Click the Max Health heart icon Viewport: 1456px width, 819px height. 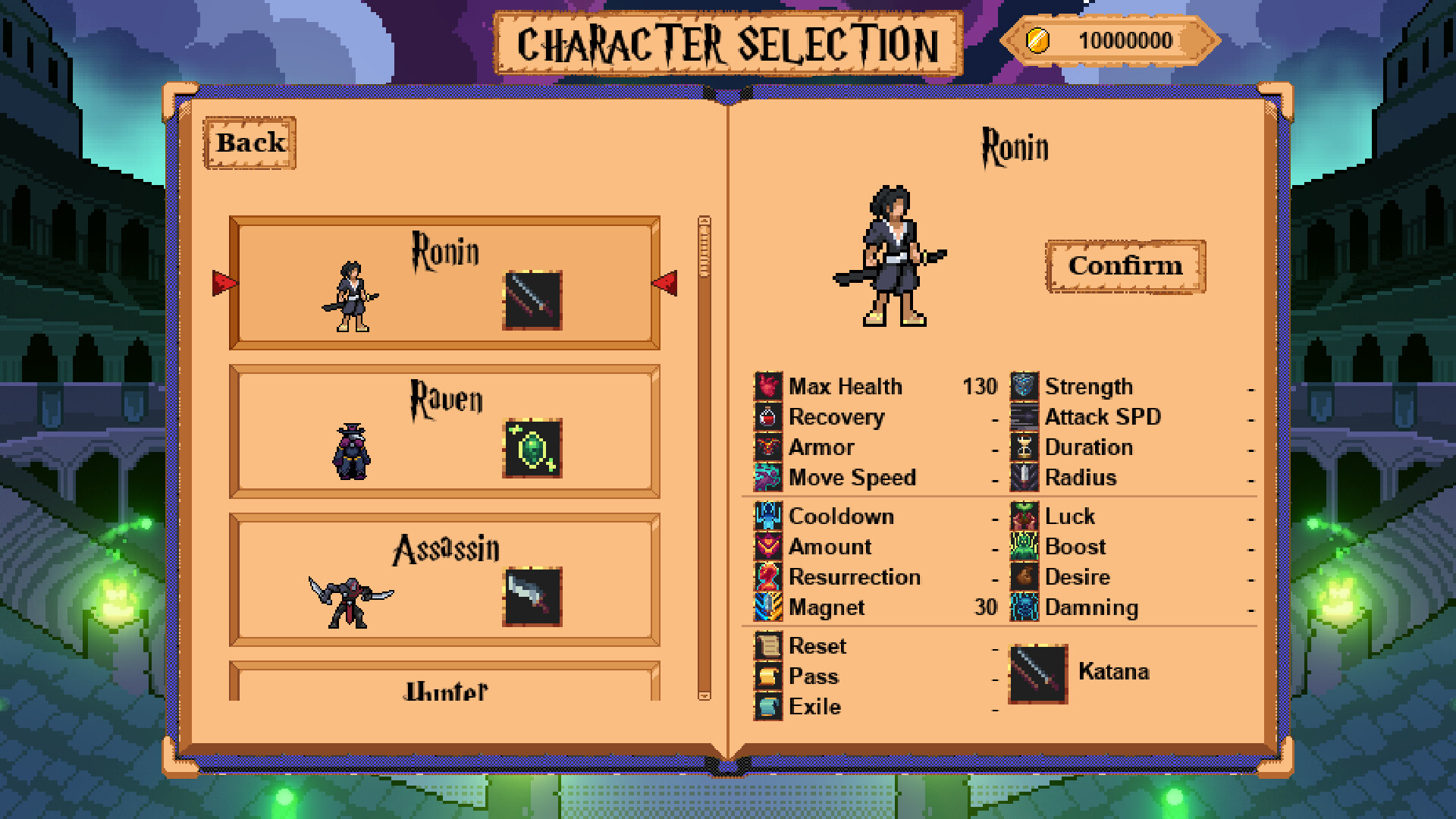coord(767,387)
